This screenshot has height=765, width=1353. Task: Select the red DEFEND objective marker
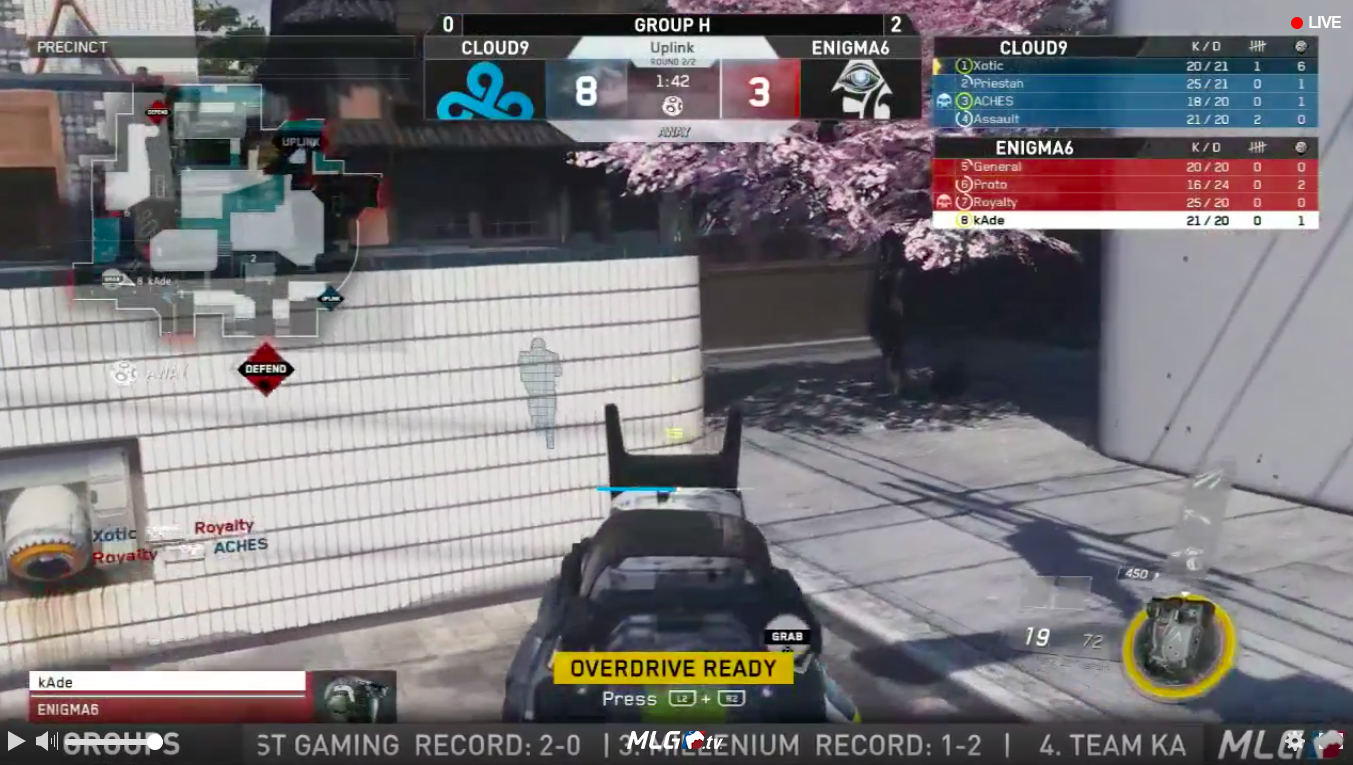click(x=266, y=369)
